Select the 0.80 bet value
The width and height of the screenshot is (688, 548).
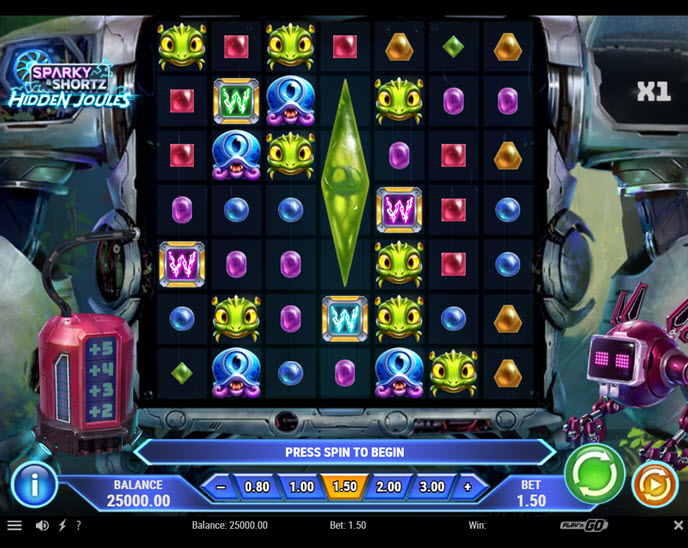click(x=257, y=487)
